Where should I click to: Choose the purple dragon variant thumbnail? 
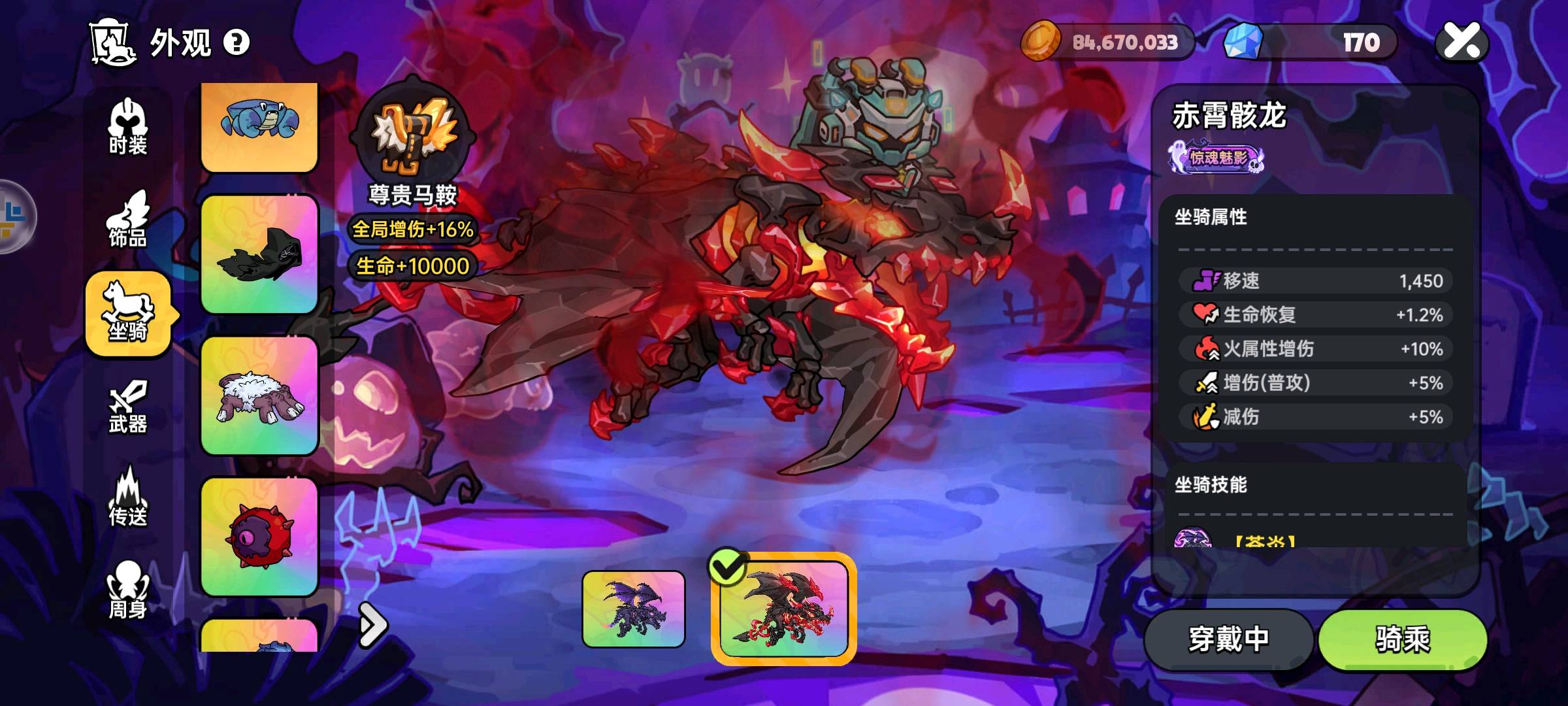(633, 609)
